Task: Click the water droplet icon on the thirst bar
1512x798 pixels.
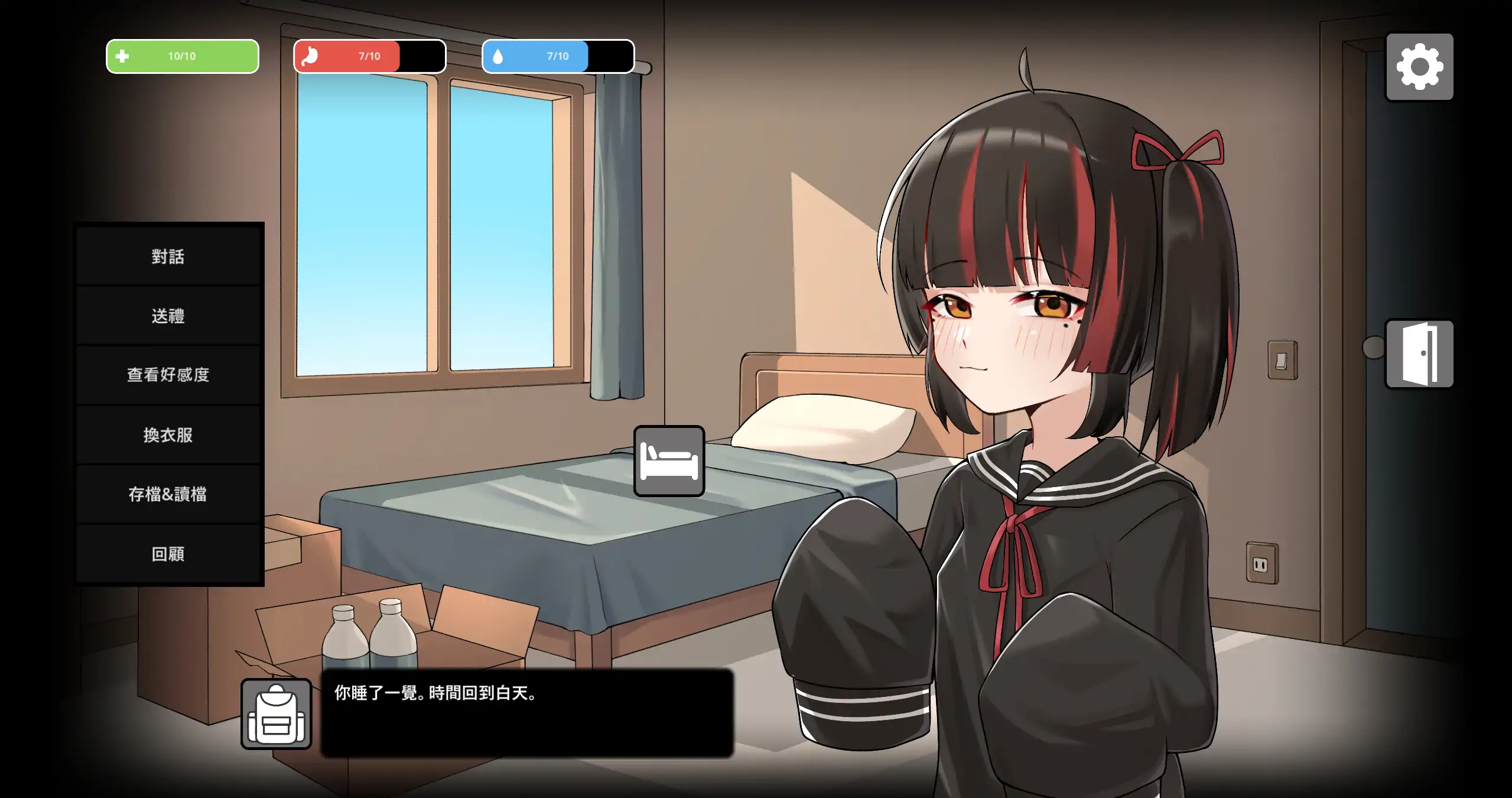Action: 498,56
